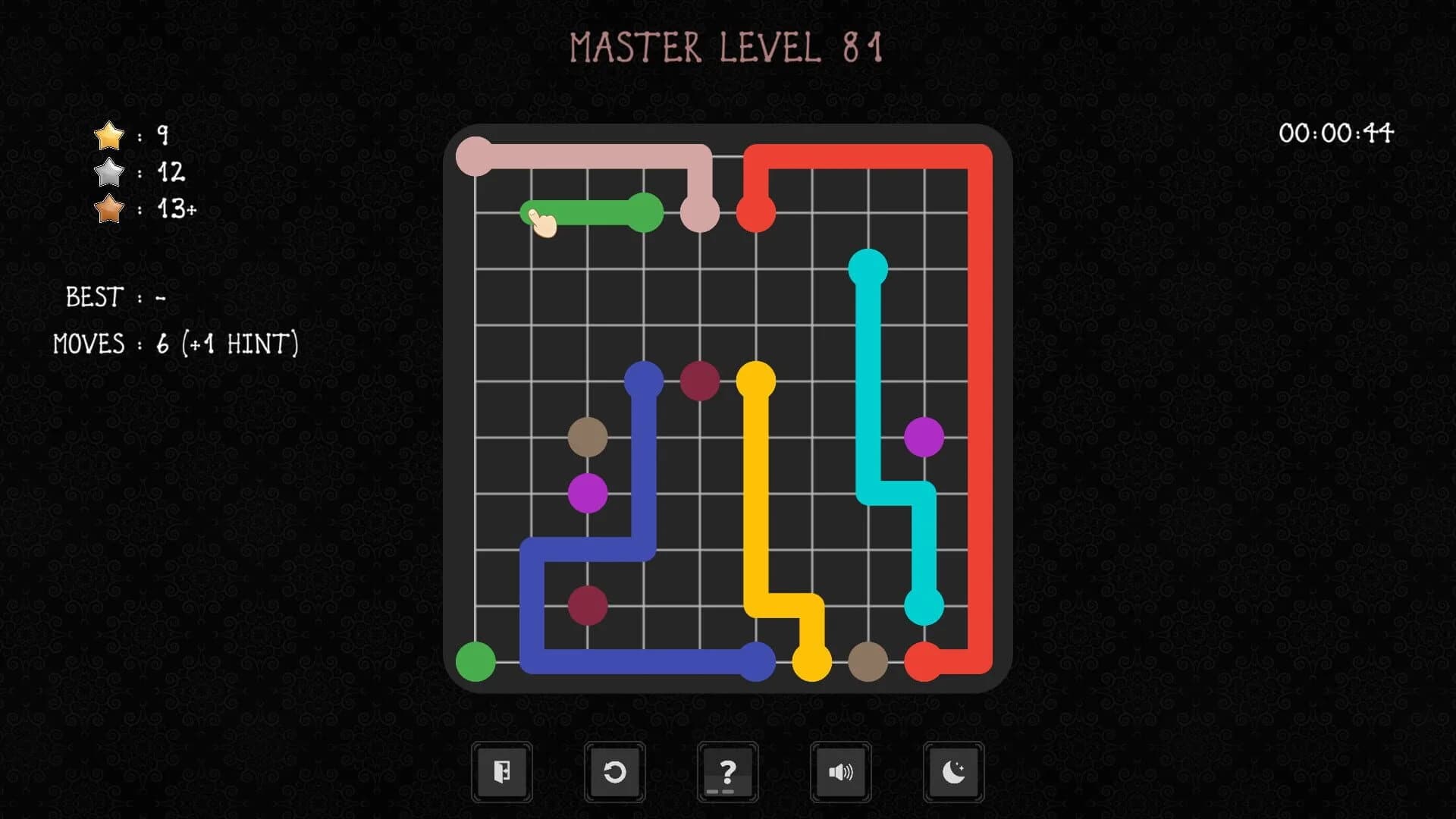The image size is (1456, 819).
Task: Mute game audio with the speaker icon
Action: point(840,771)
